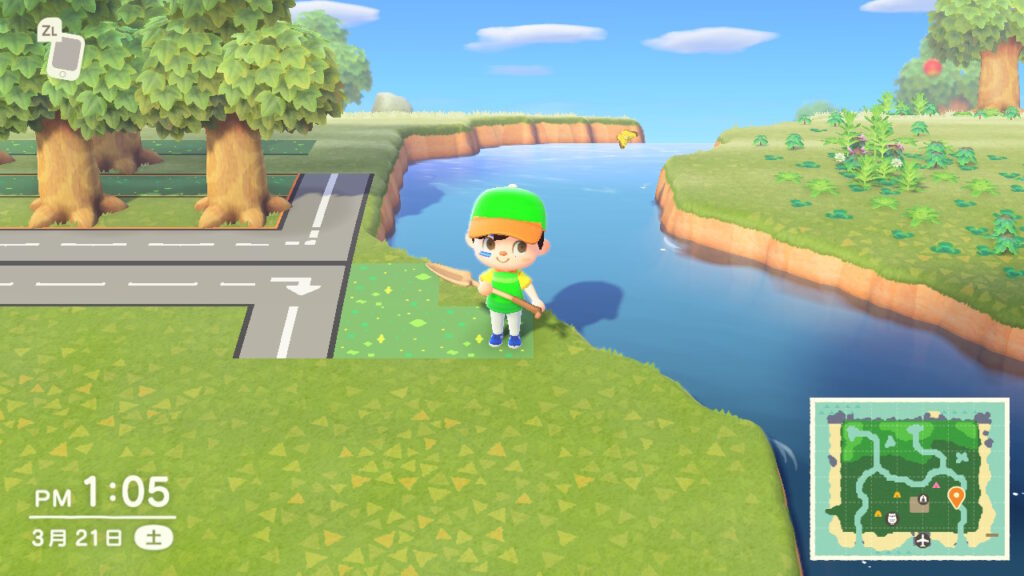
Task: Click the pink tent marker on minimap
Action: (x=937, y=485)
